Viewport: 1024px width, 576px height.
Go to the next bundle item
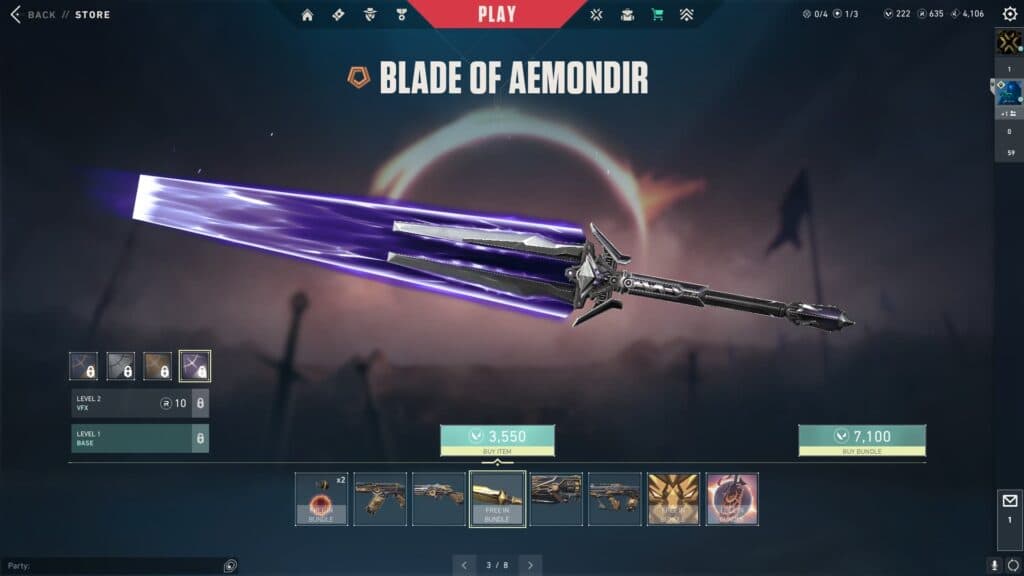pyautogui.click(x=531, y=565)
